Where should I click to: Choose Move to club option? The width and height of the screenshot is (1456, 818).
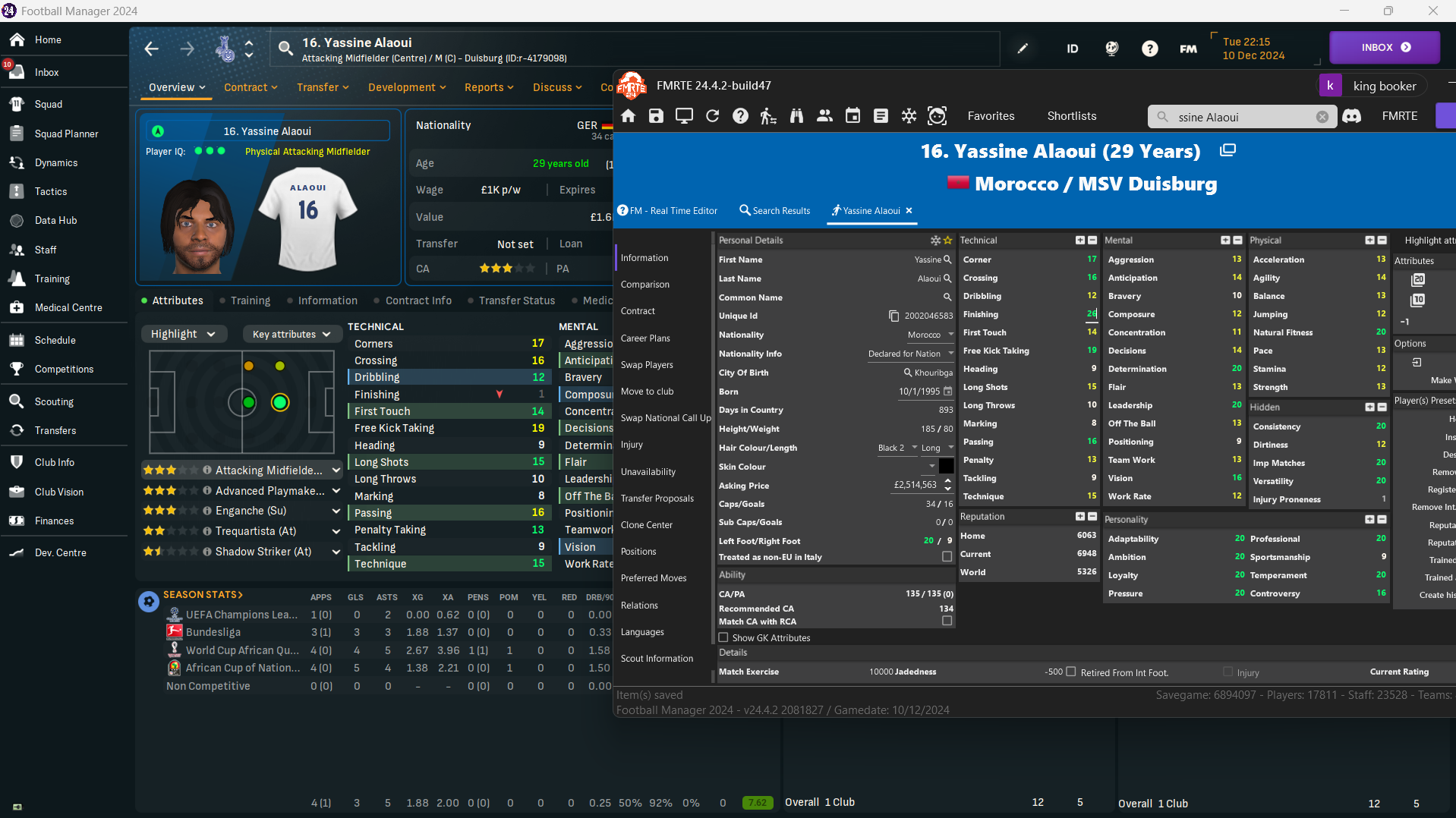click(x=647, y=392)
